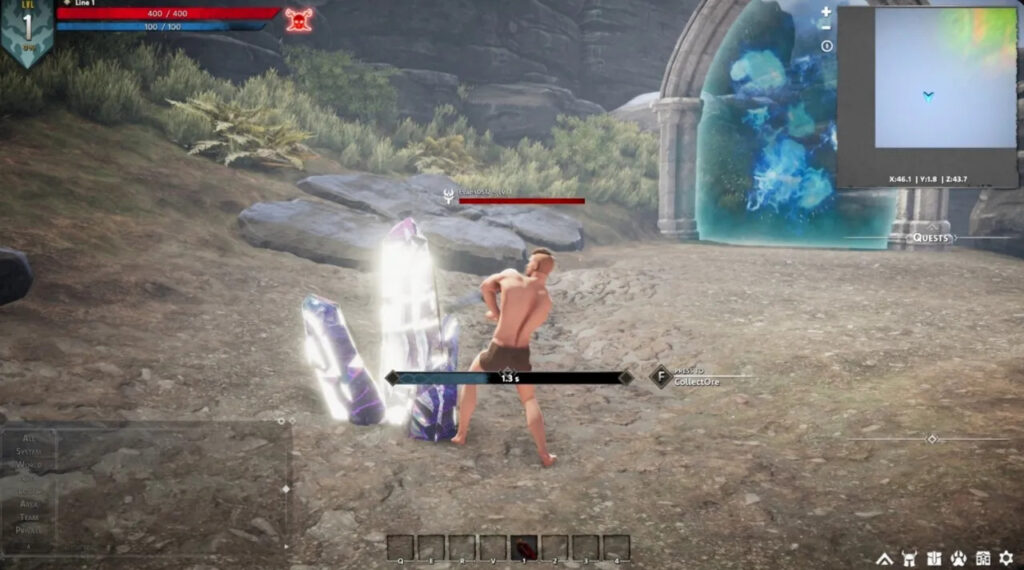This screenshot has width=1024, height=570.
Task: Open the building icon next to the gear
Action: (982, 557)
